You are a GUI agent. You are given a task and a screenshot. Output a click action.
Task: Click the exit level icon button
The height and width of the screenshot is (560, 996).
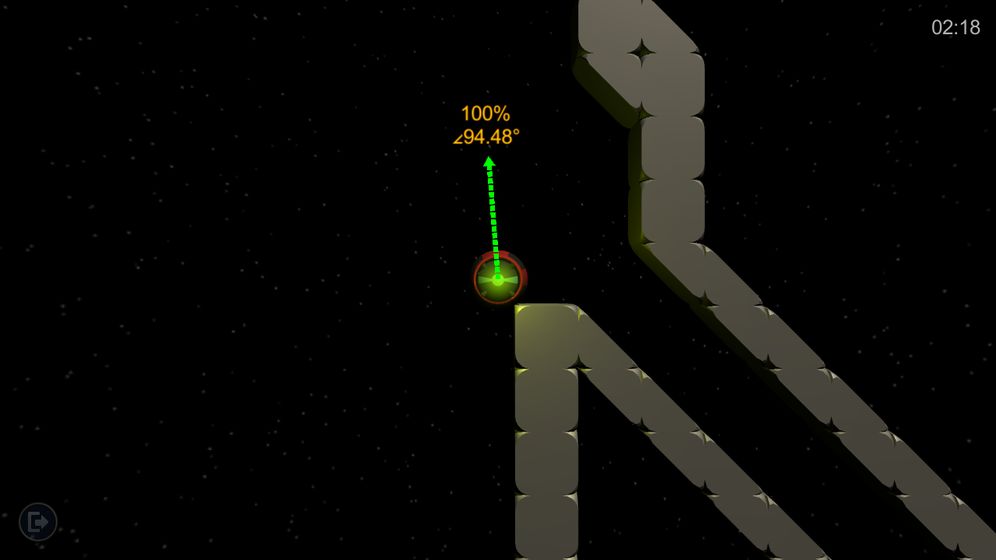click(38, 521)
